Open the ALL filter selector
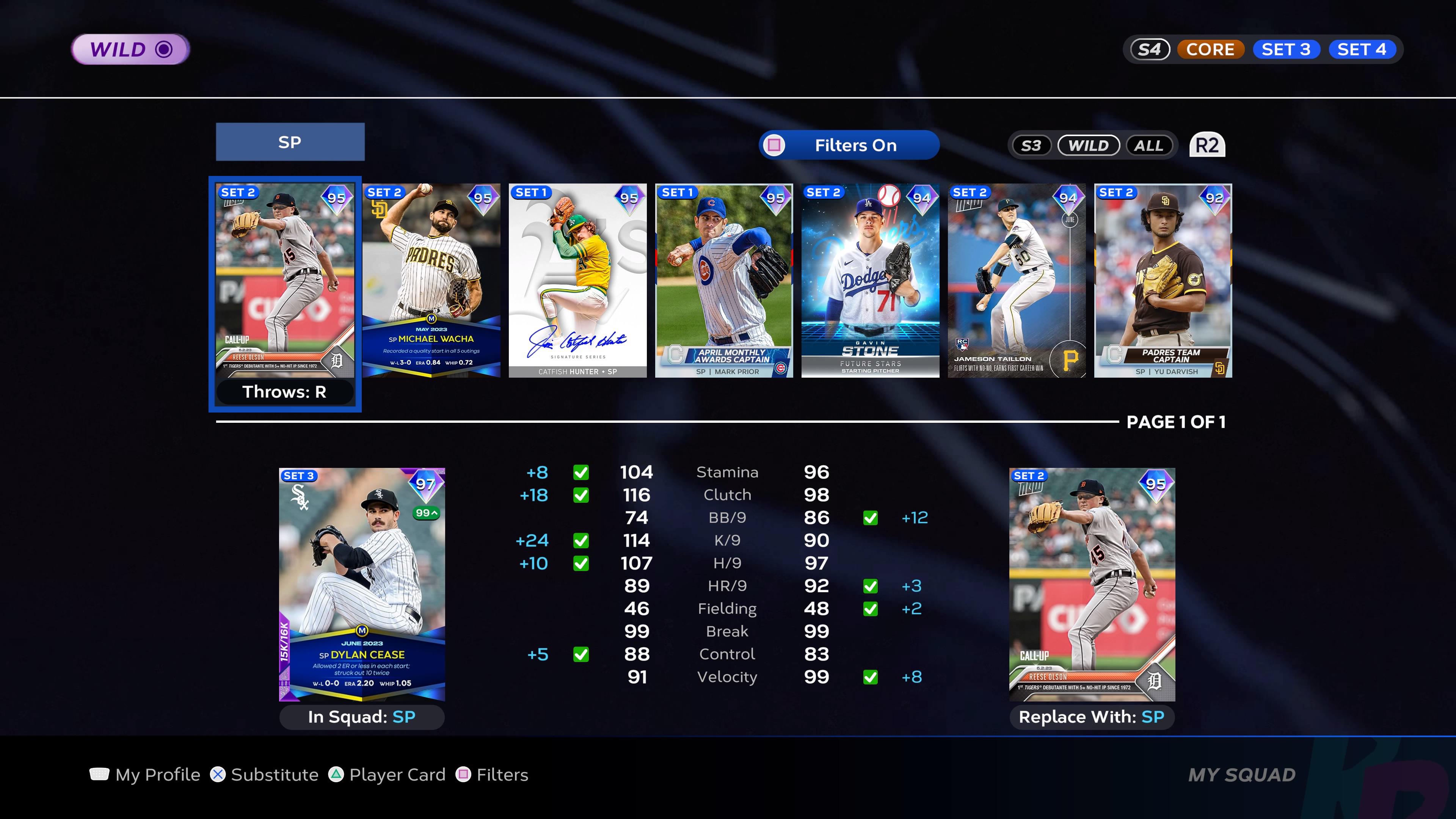This screenshot has width=1456, height=819. 1149,145
